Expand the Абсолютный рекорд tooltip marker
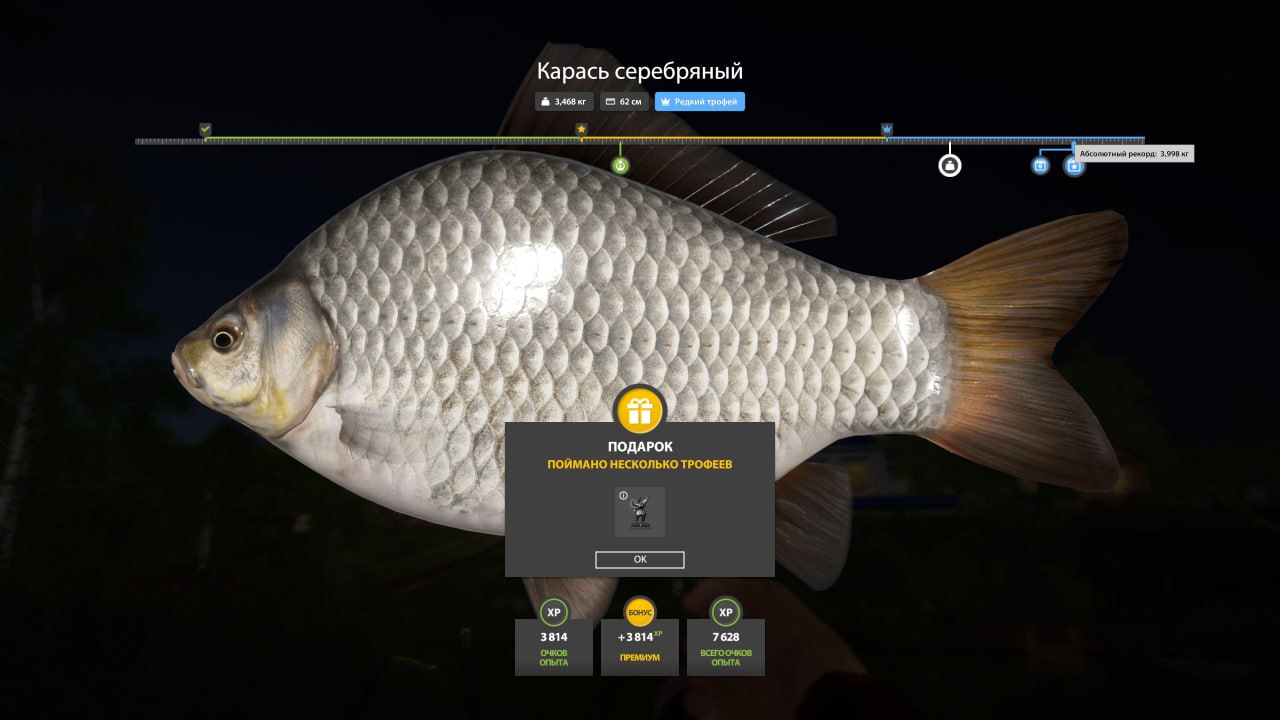1280x720 pixels. pyautogui.click(x=1133, y=153)
